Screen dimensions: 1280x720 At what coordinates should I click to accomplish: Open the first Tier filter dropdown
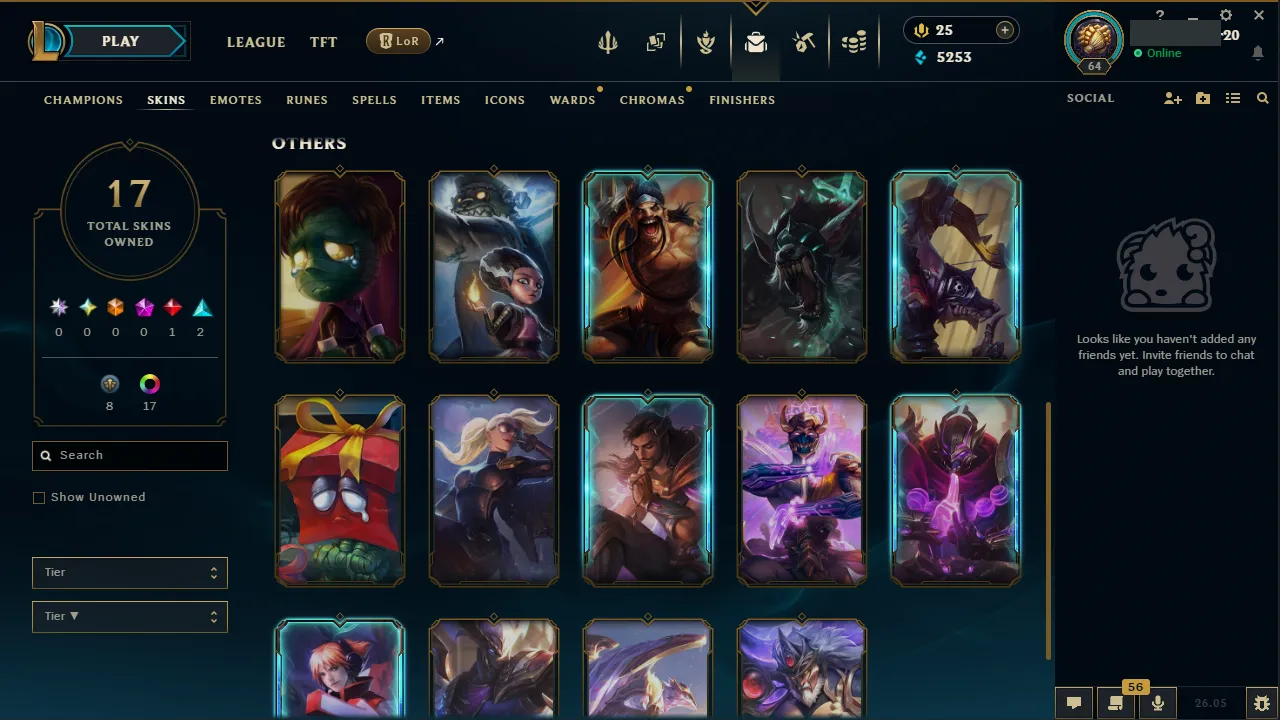click(129, 572)
